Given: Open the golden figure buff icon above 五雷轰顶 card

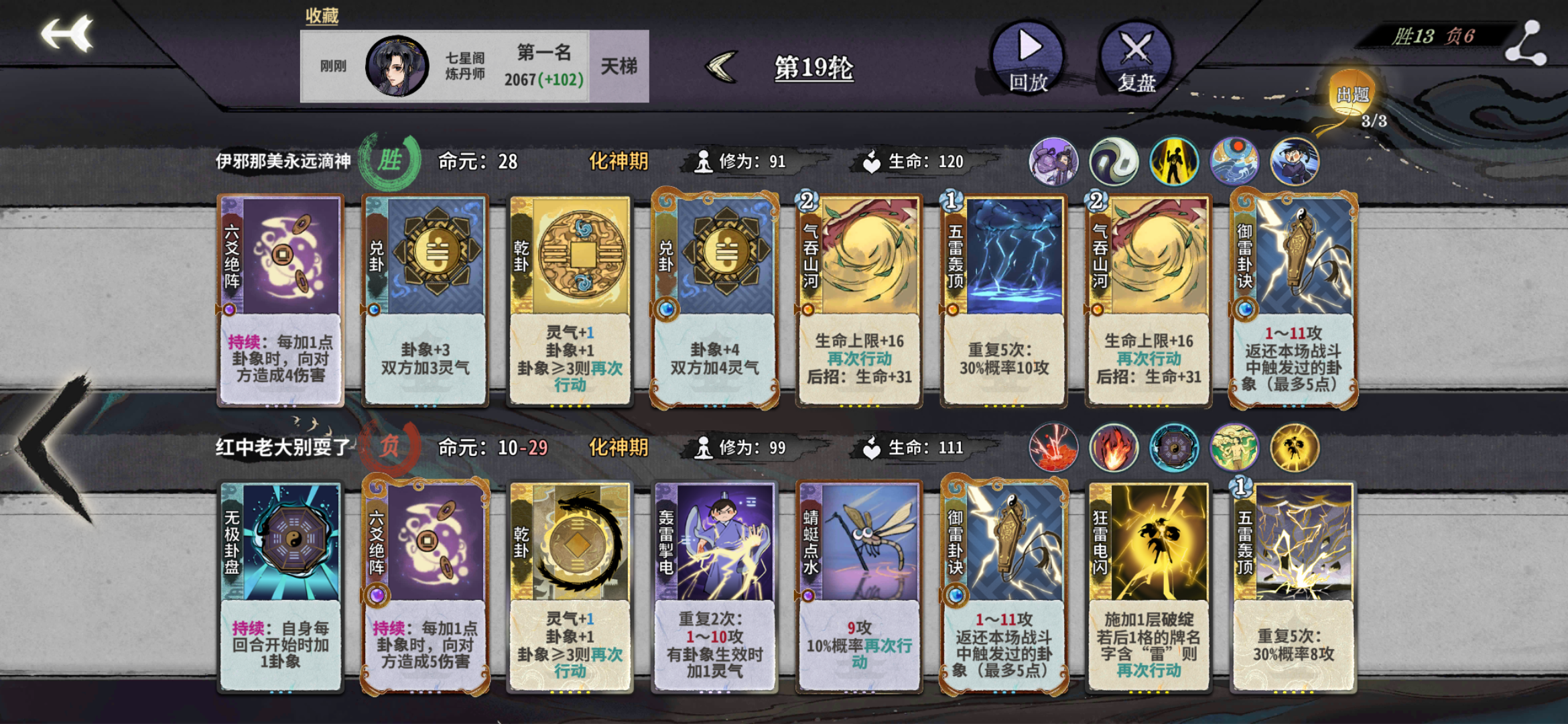Looking at the screenshot, I should click(1173, 161).
